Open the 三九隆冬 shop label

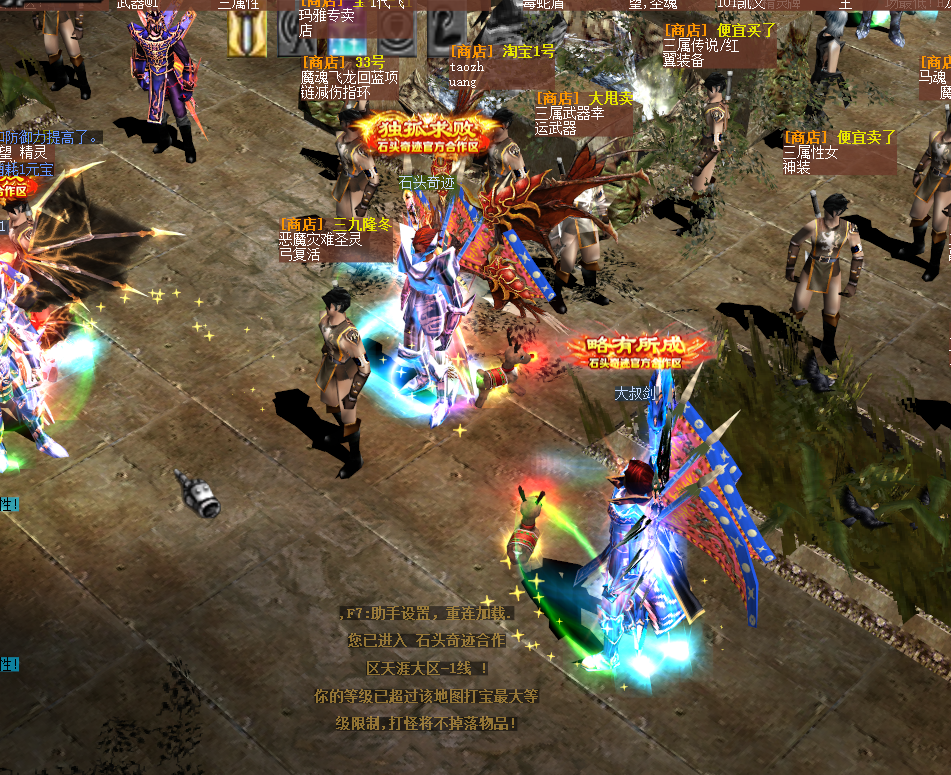coord(334,239)
